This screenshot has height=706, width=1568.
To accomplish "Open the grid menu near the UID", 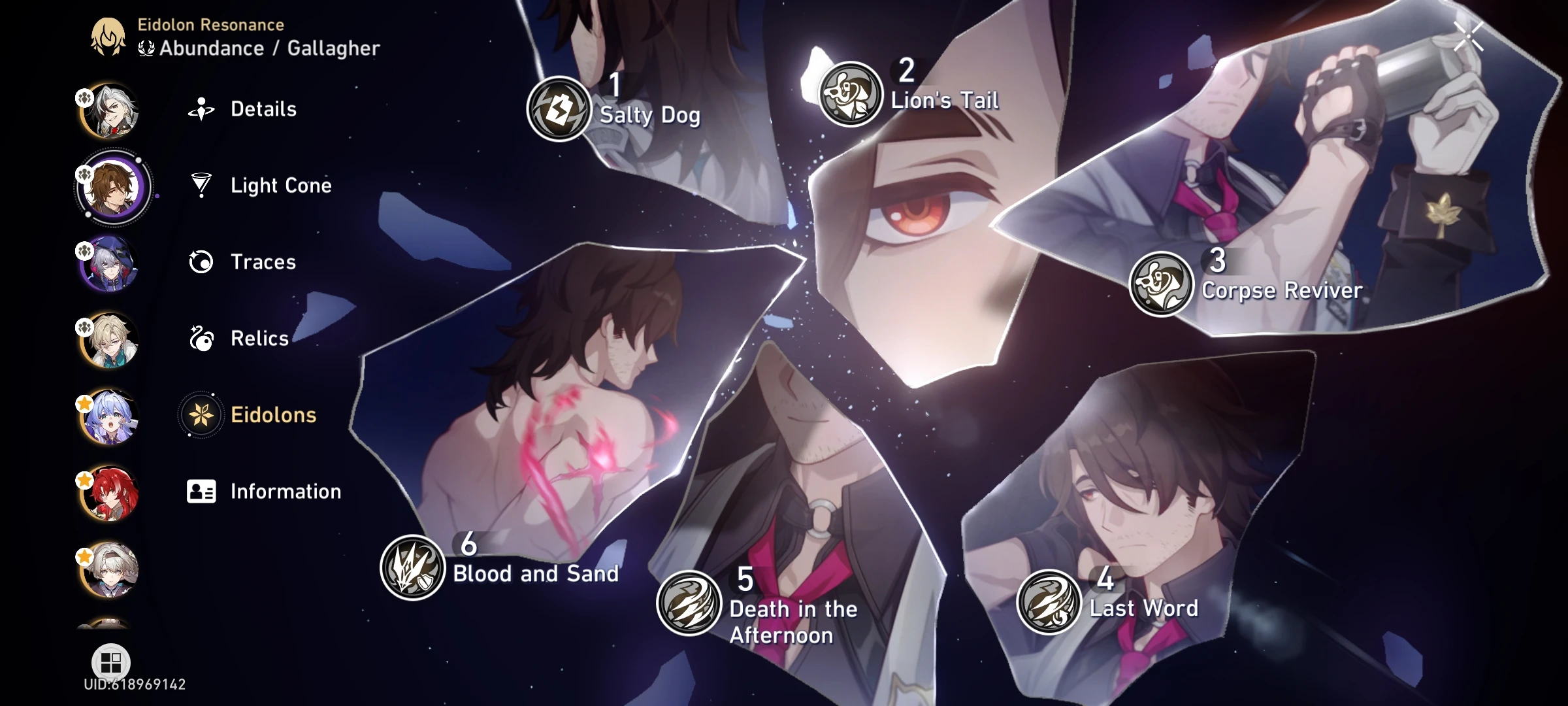I will point(112,662).
